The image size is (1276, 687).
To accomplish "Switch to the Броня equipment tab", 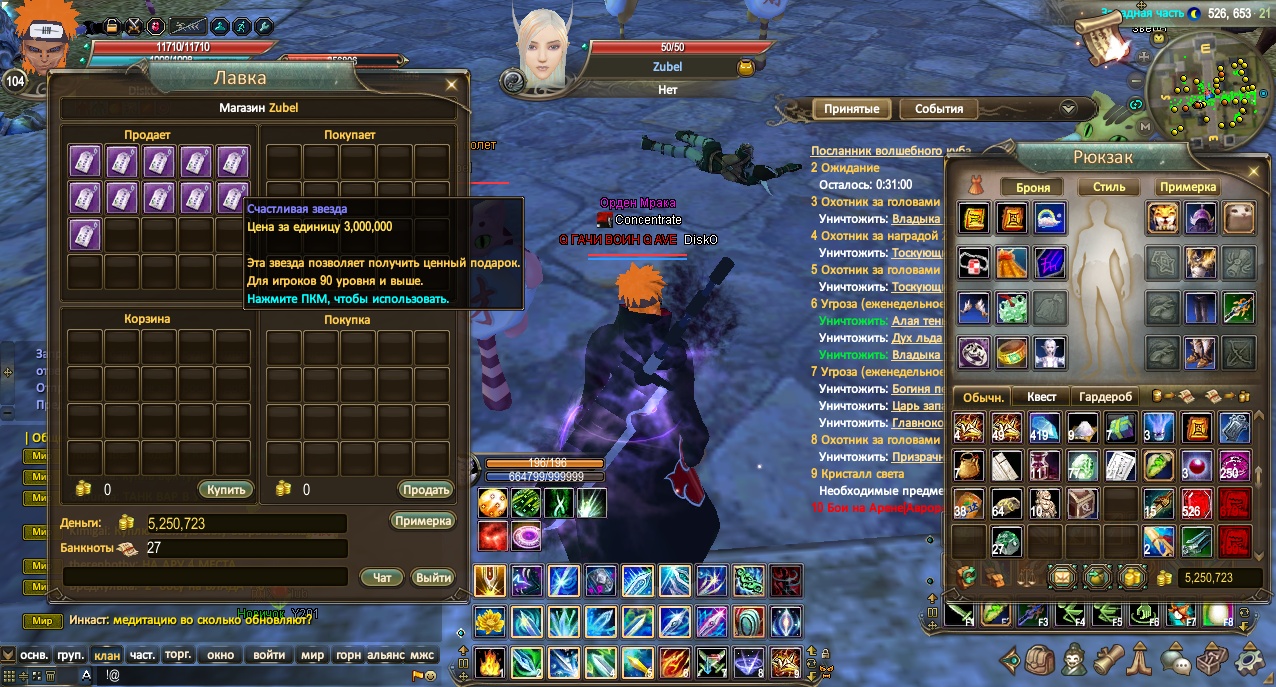I will coord(1032,187).
